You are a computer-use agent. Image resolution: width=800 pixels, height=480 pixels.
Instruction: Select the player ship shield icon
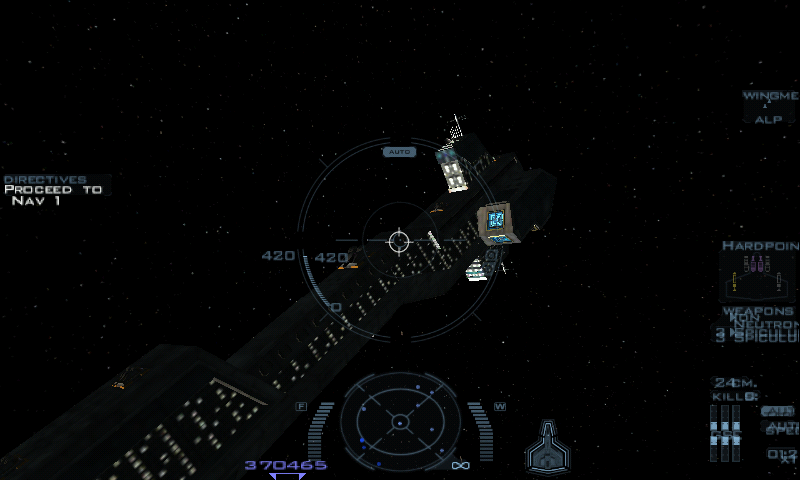tap(547, 446)
